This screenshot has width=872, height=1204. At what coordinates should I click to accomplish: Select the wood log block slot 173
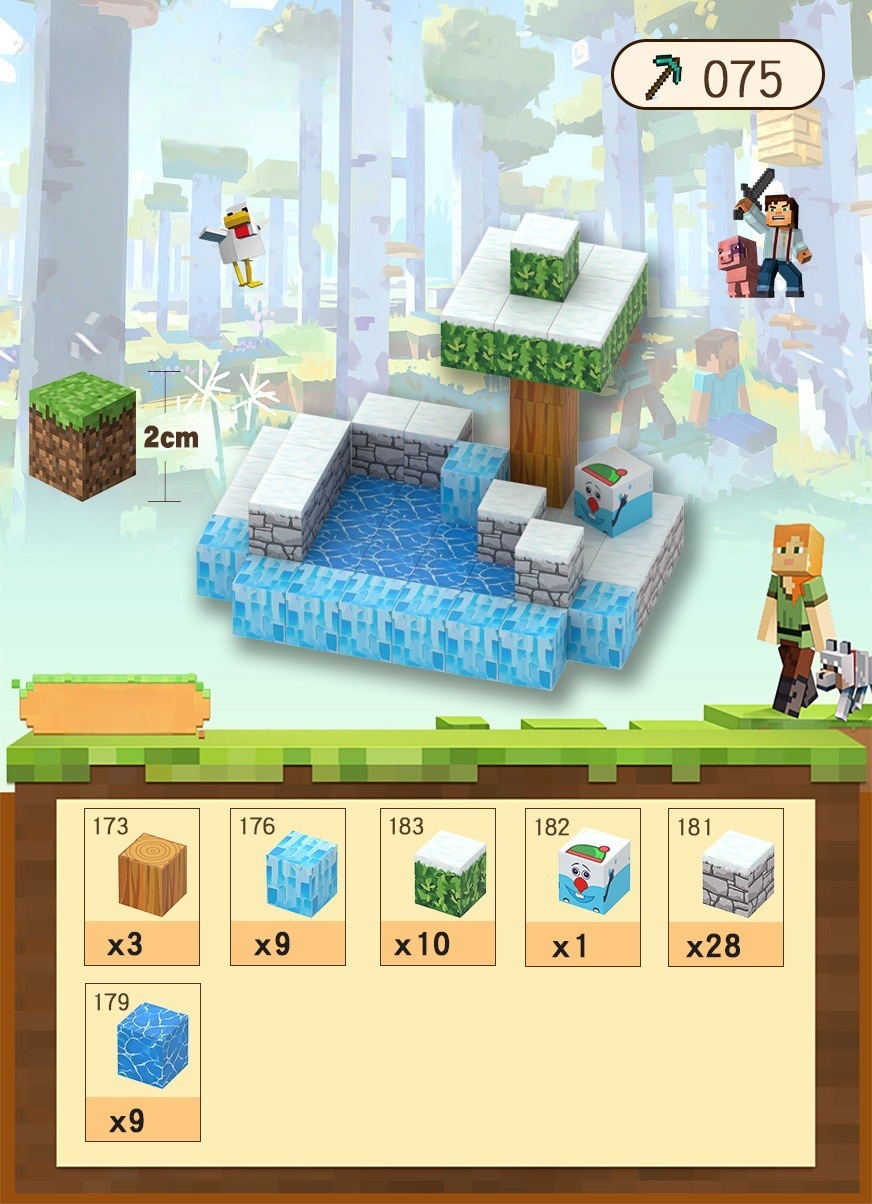pyautogui.click(x=142, y=885)
